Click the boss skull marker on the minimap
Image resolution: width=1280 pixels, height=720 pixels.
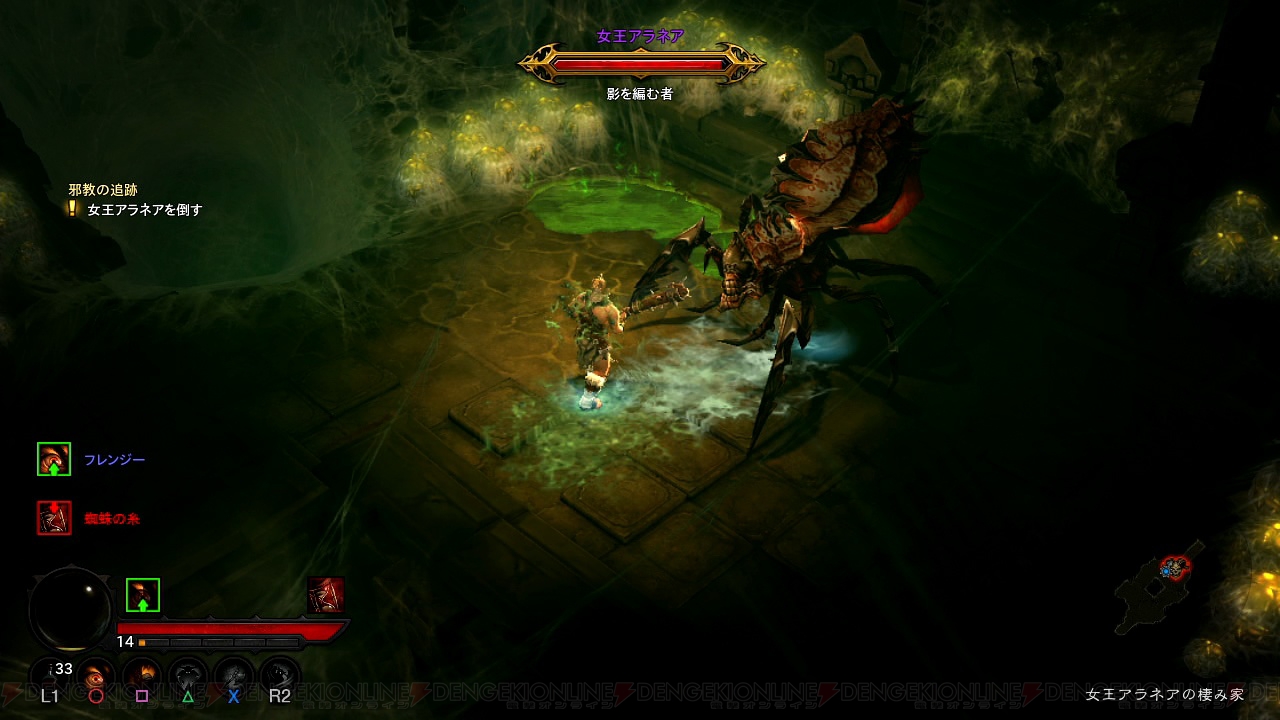1175,567
